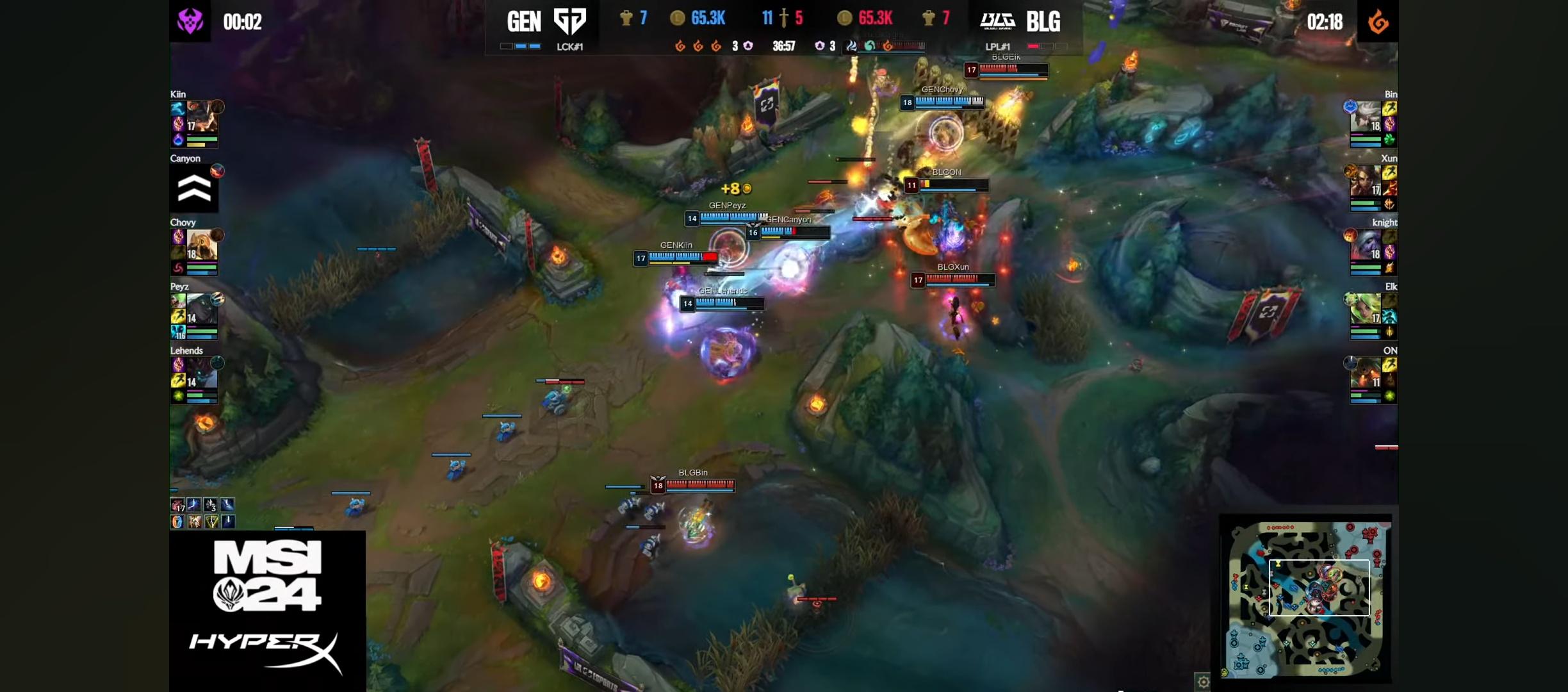This screenshot has height=692, width=1568.
Task: Click on the minimap
Action: (x=1307, y=598)
